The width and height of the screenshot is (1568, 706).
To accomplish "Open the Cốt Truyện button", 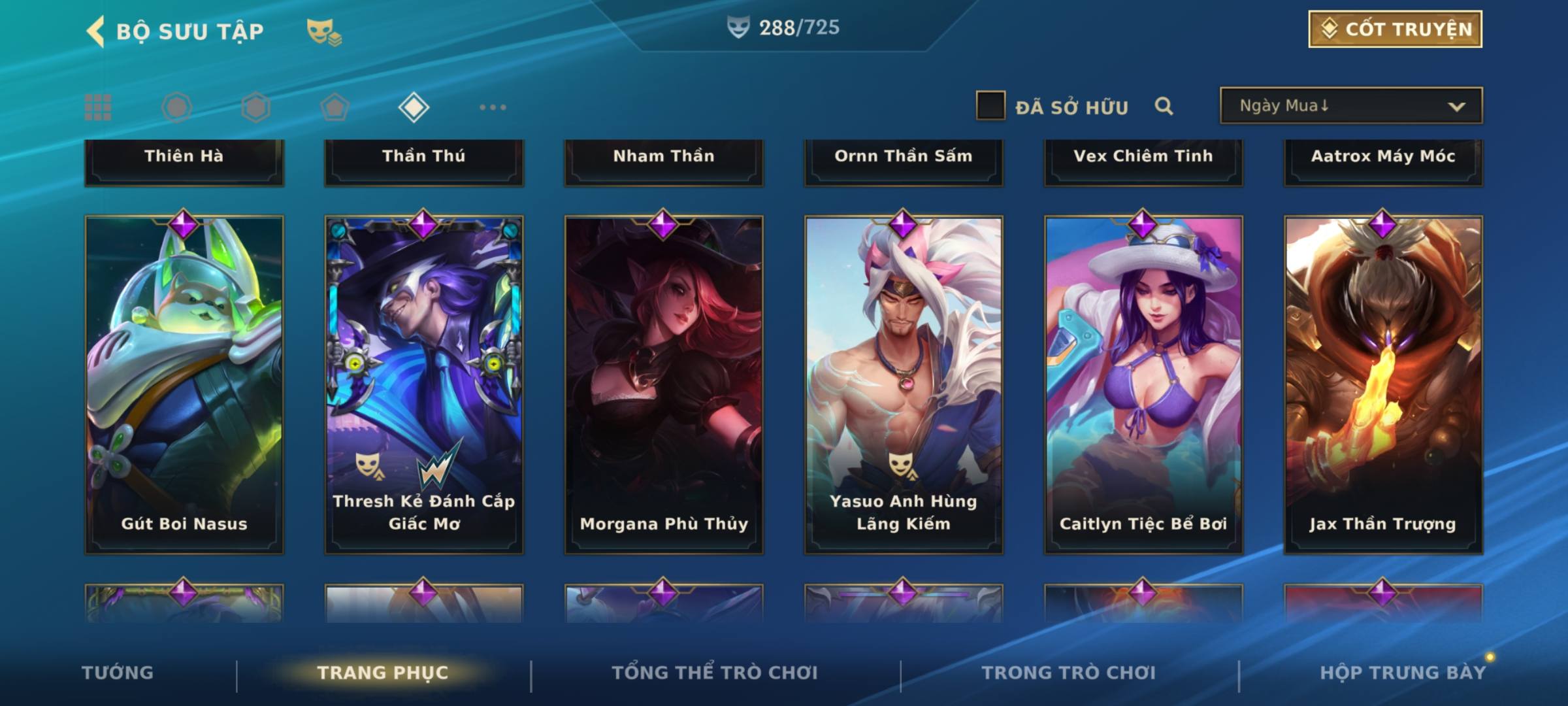I will (x=1395, y=29).
